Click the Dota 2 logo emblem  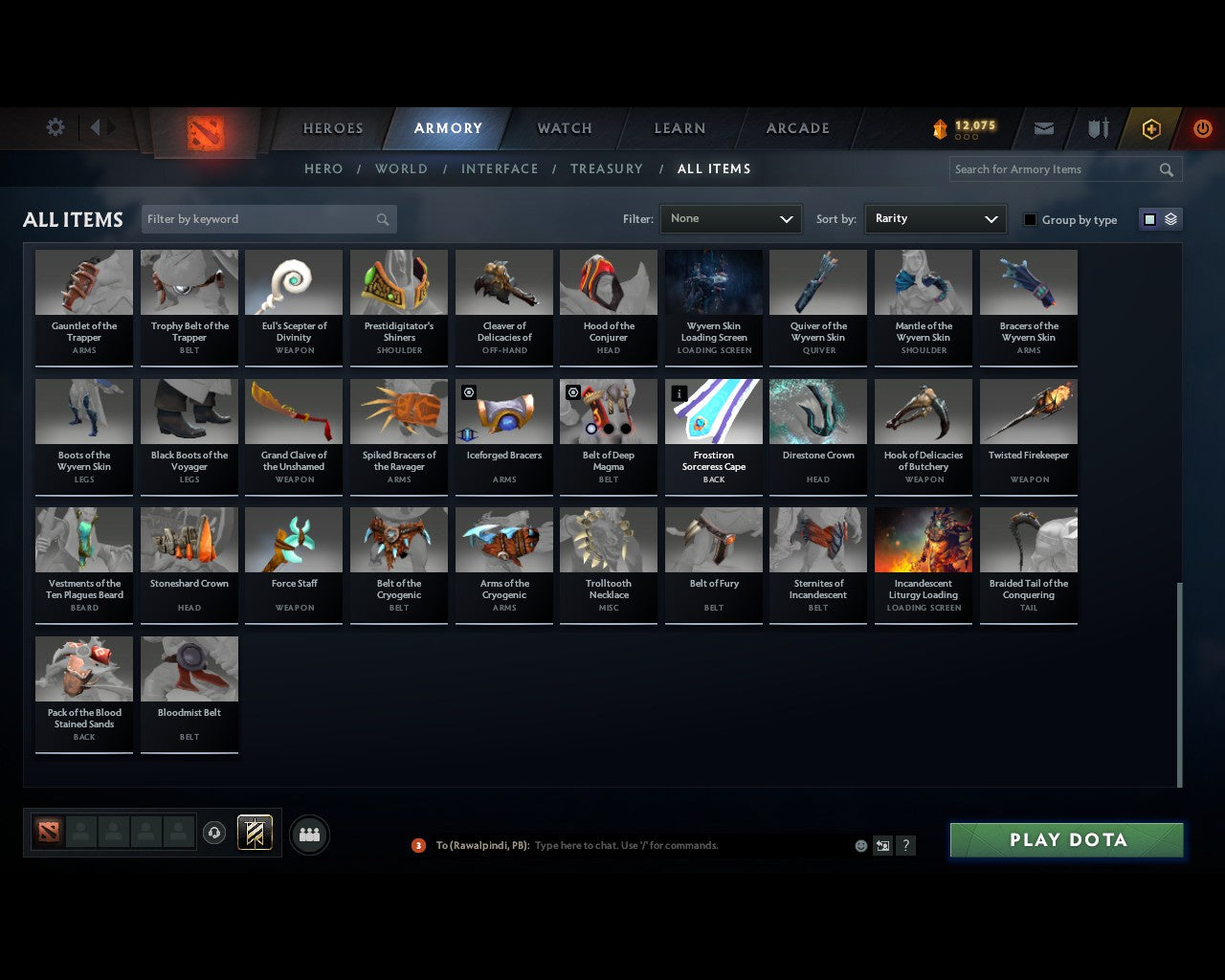click(x=204, y=132)
